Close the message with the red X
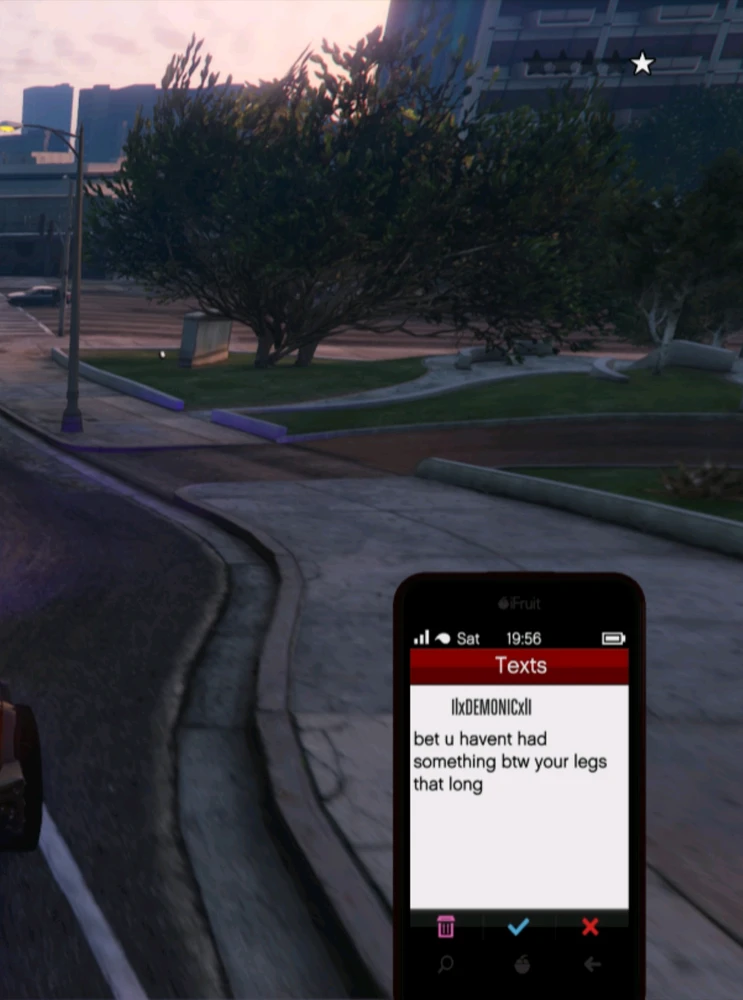Viewport: 743px width, 1000px height. click(590, 927)
